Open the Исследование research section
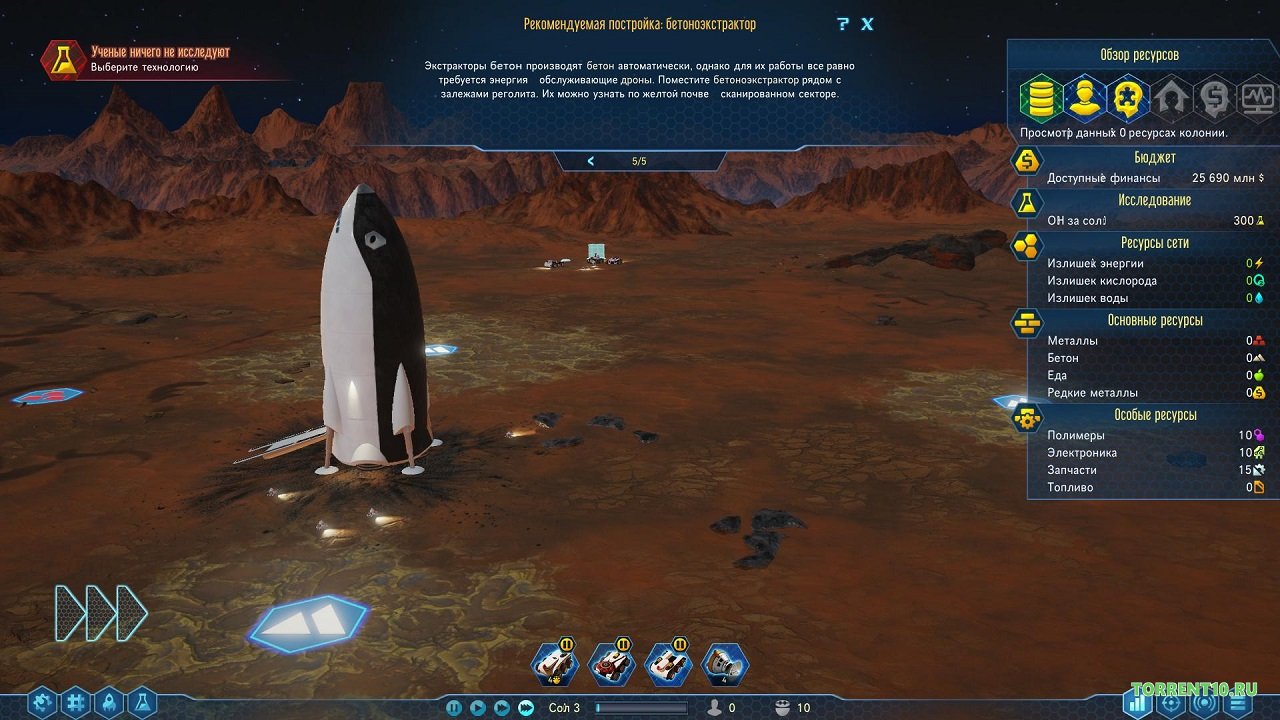The width and height of the screenshot is (1280, 720). (x=1155, y=200)
